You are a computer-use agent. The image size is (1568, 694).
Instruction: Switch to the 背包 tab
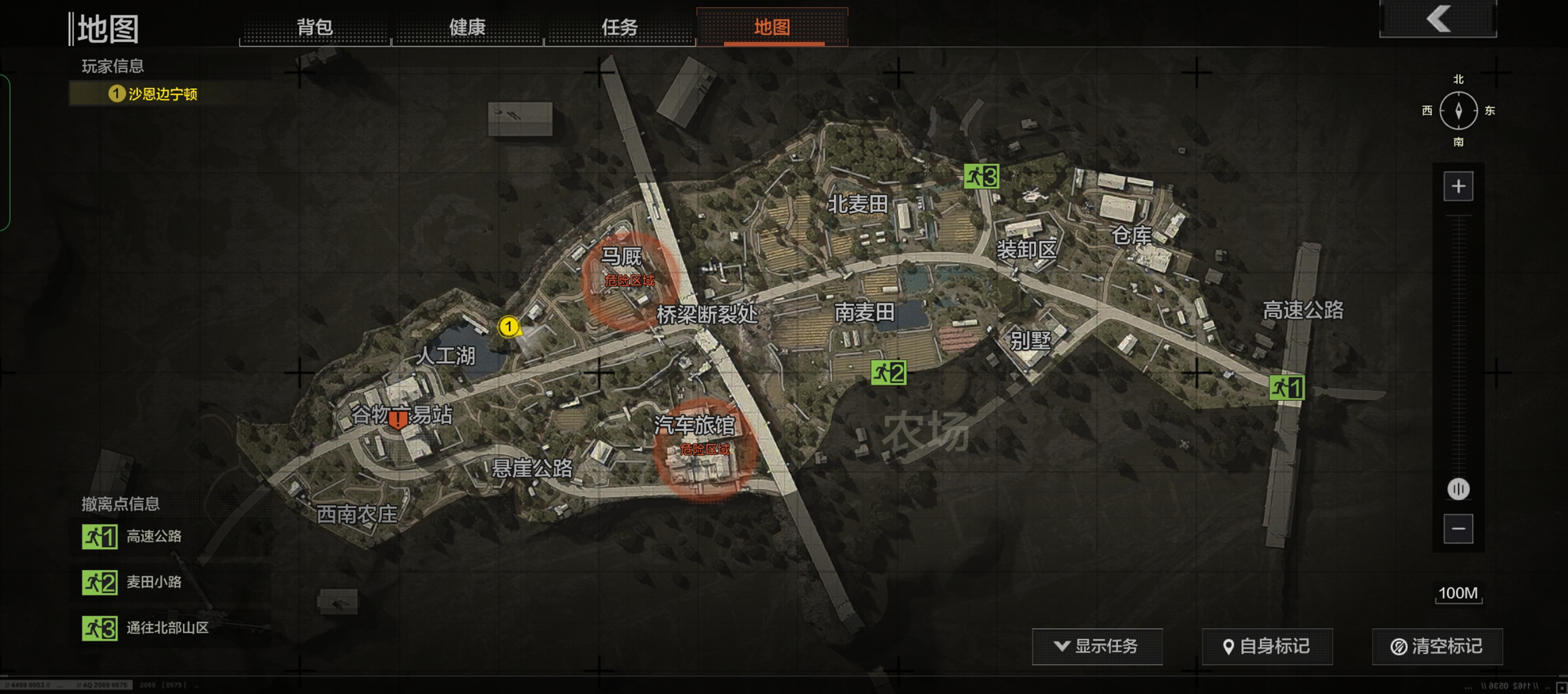tap(315, 27)
